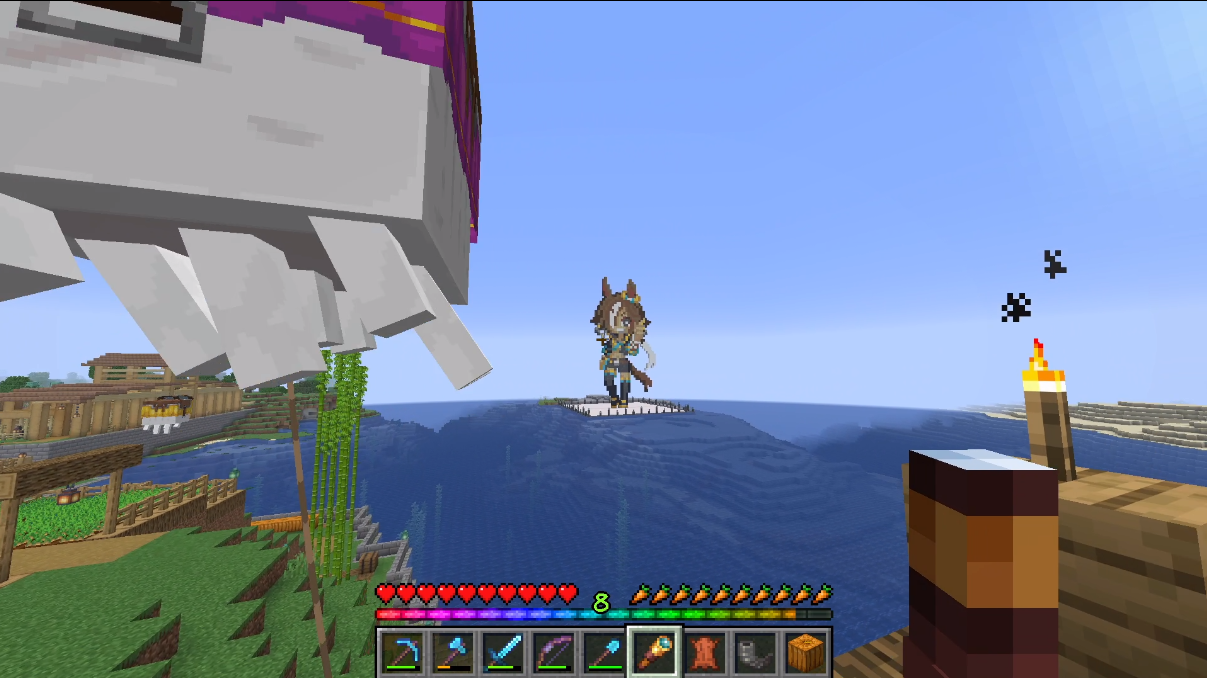Click the highlighted golden staff slot
This screenshot has height=678, width=1207.
[x=655, y=653]
